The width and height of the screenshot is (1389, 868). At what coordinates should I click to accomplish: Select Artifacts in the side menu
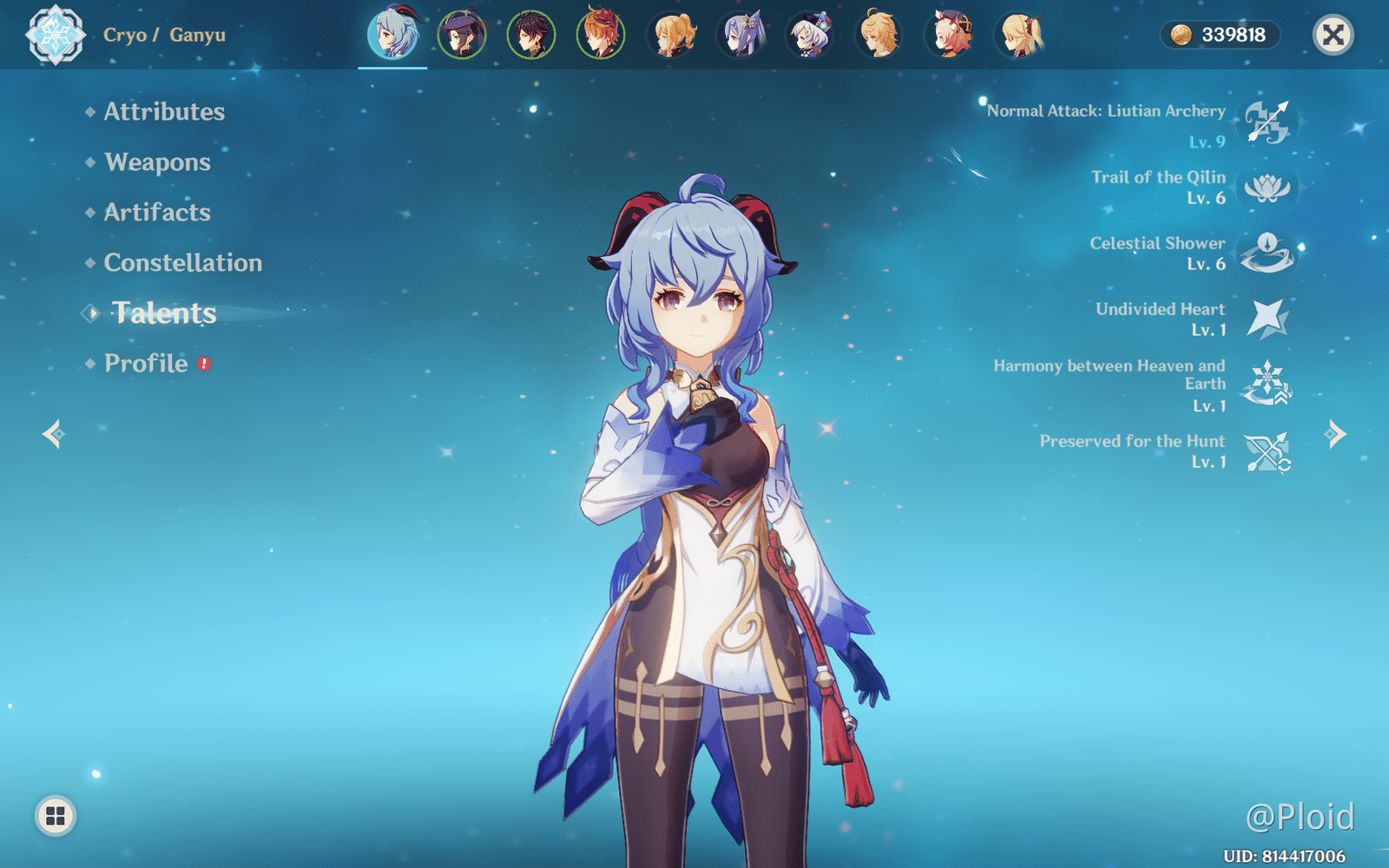157,213
